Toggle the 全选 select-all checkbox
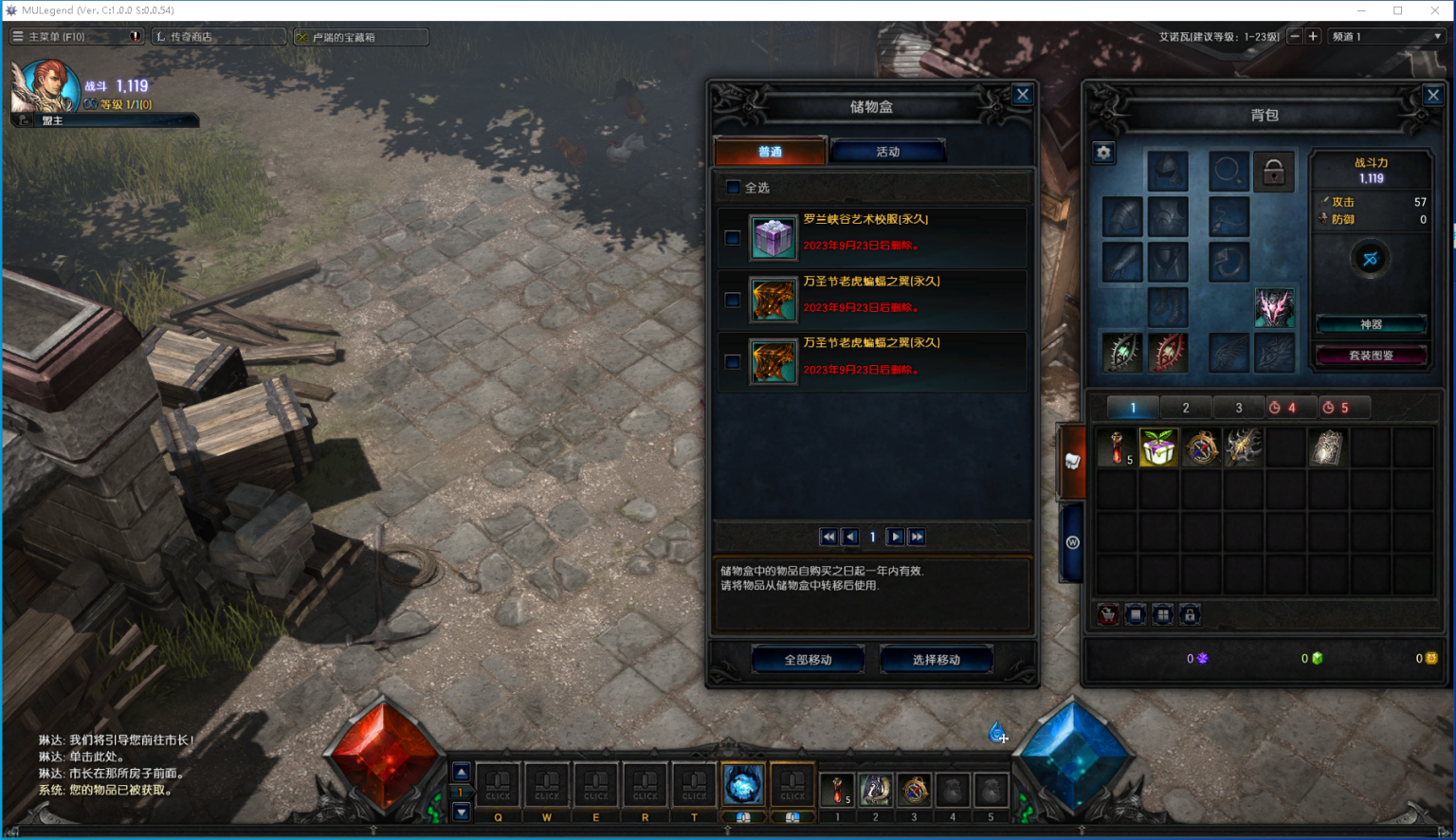 733,188
